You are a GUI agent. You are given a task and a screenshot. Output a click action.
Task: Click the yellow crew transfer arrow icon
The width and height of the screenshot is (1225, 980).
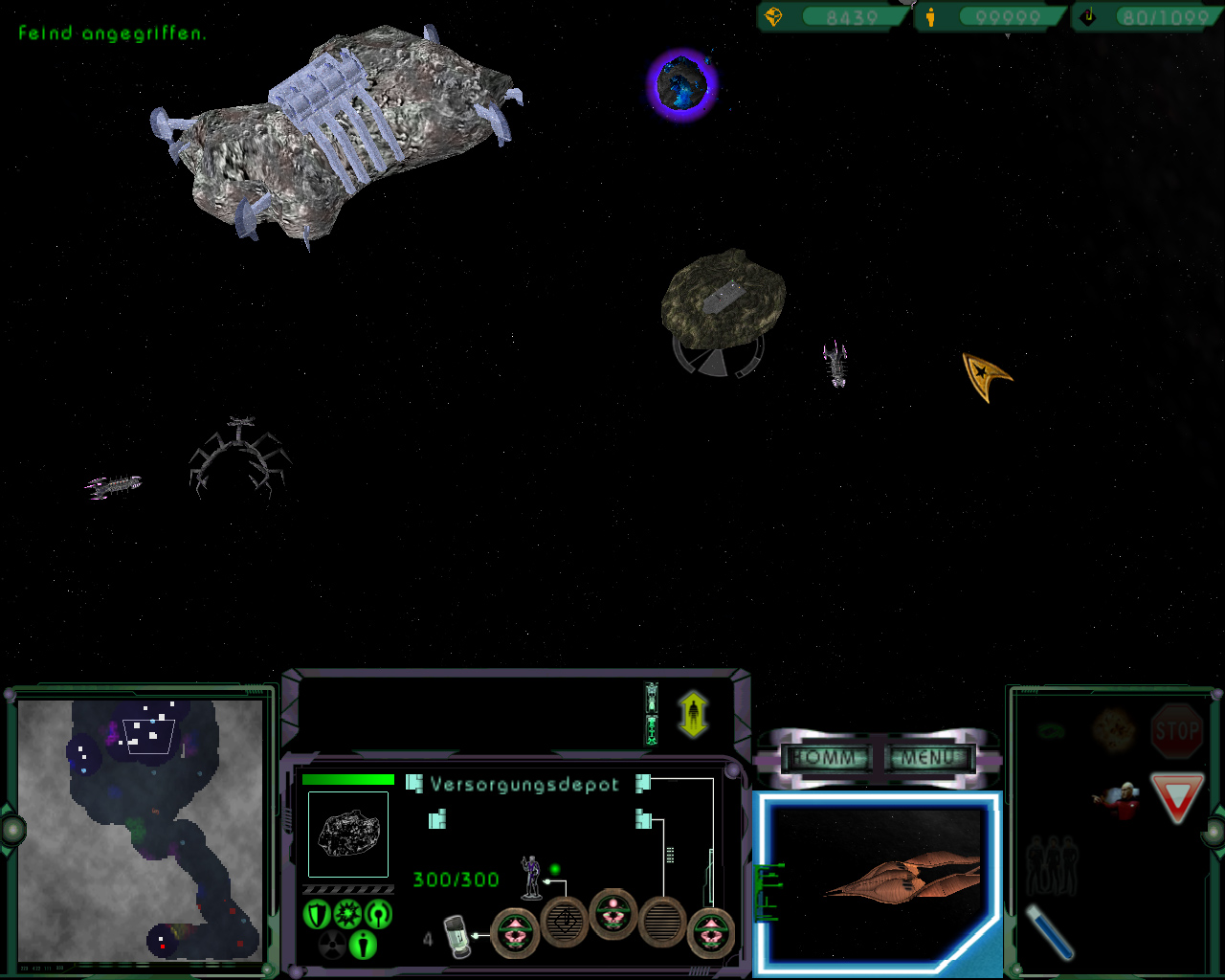pos(693,715)
